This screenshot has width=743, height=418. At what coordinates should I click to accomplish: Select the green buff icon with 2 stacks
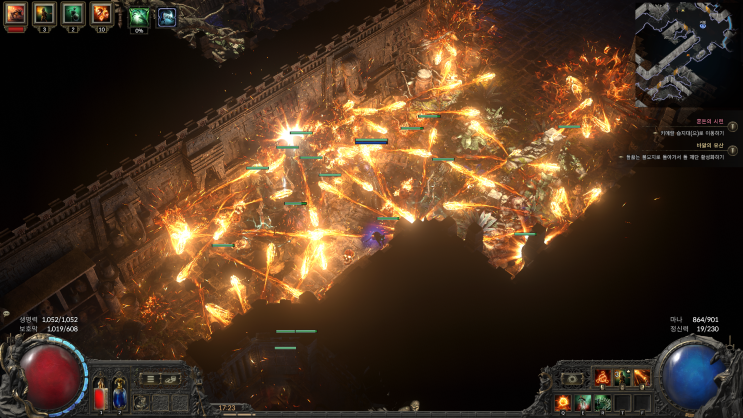pos(73,13)
